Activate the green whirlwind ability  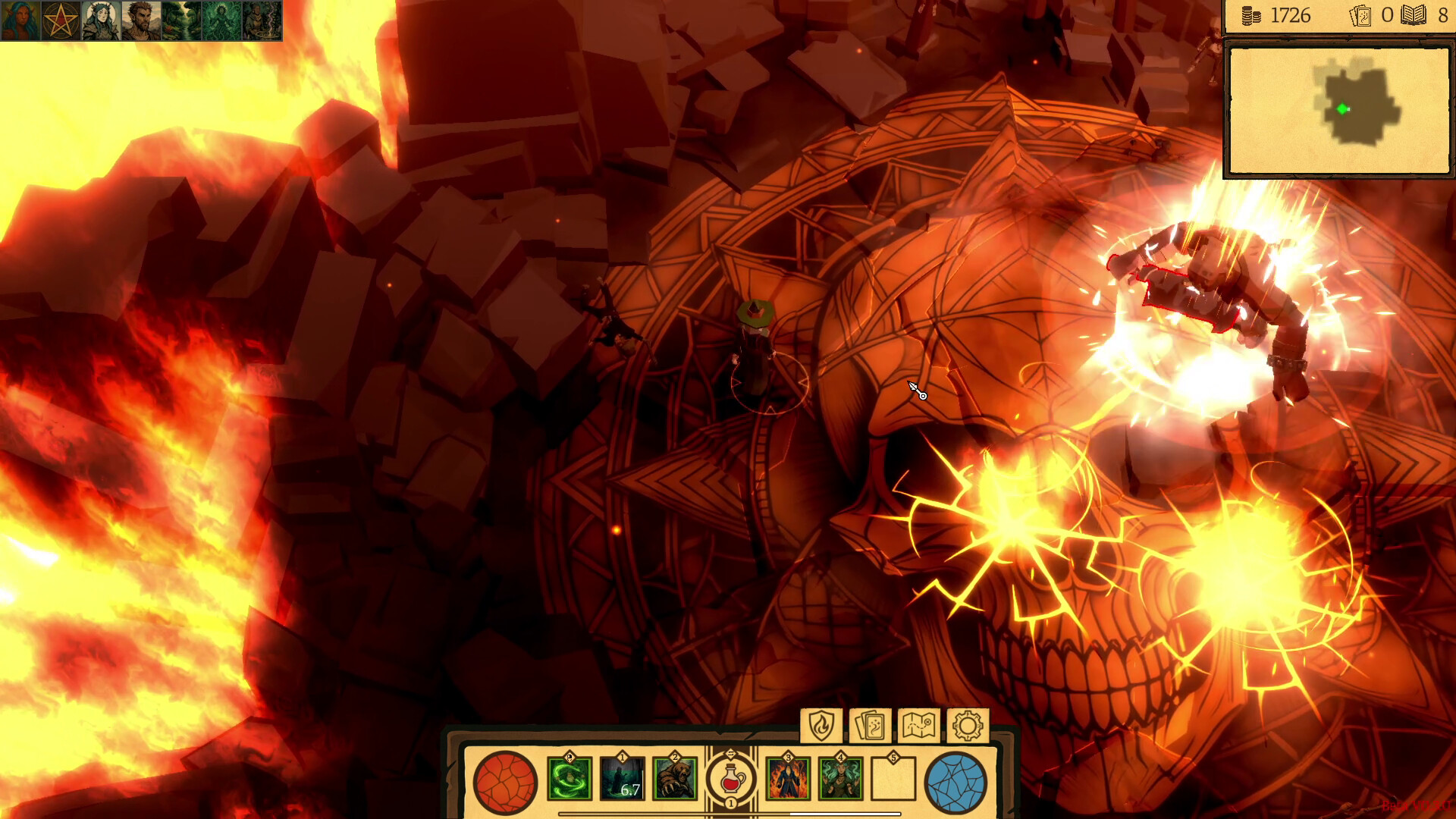(x=570, y=779)
